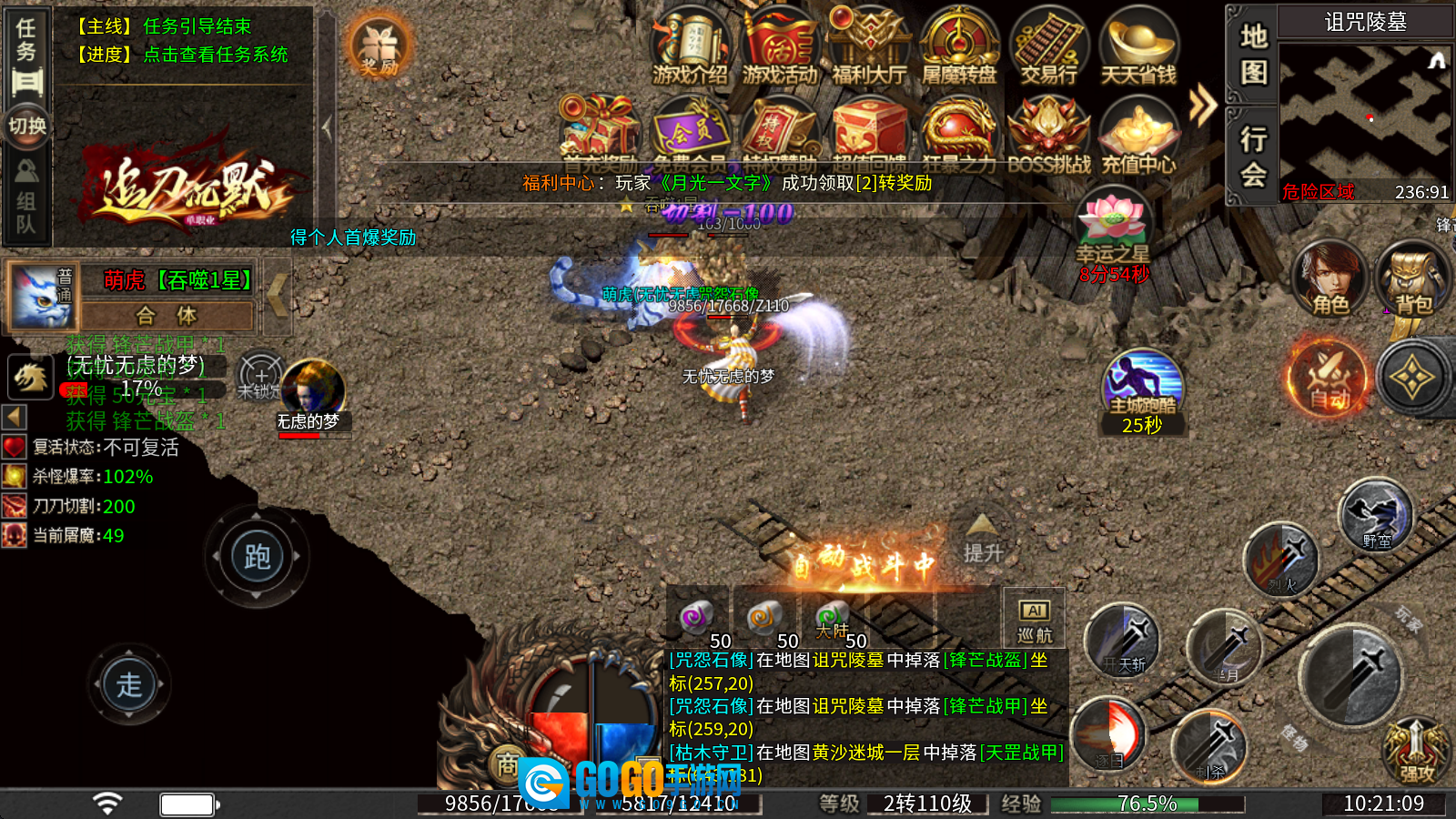Claim the 奖励 reward gift icon
1456x819 pixels.
pos(379,47)
